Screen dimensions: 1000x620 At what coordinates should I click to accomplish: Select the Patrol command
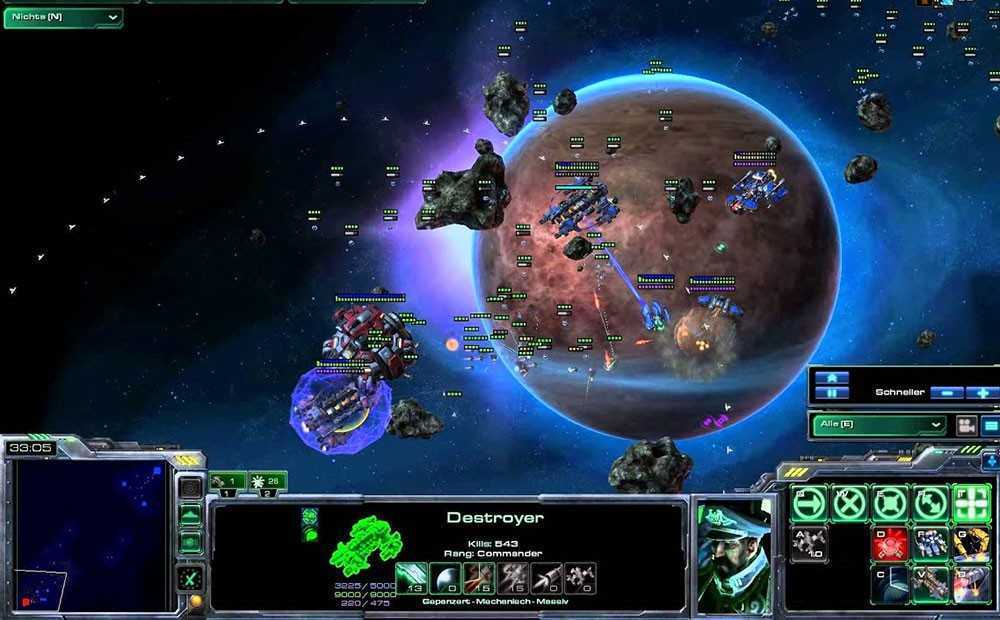click(x=929, y=504)
